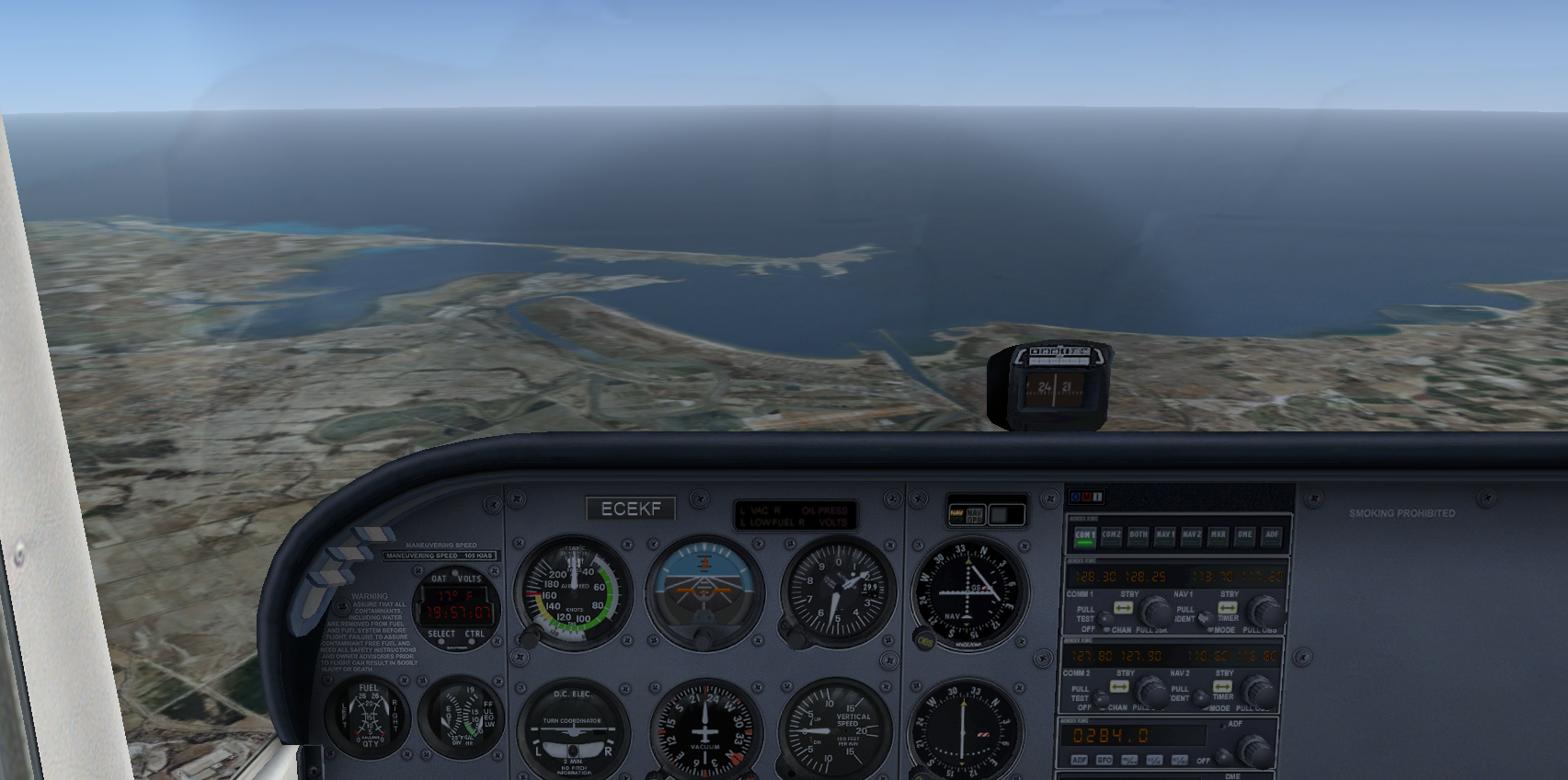Screen dimensions: 1568x780
Task: Toggle the ADF audio panel button
Action: (1272, 536)
